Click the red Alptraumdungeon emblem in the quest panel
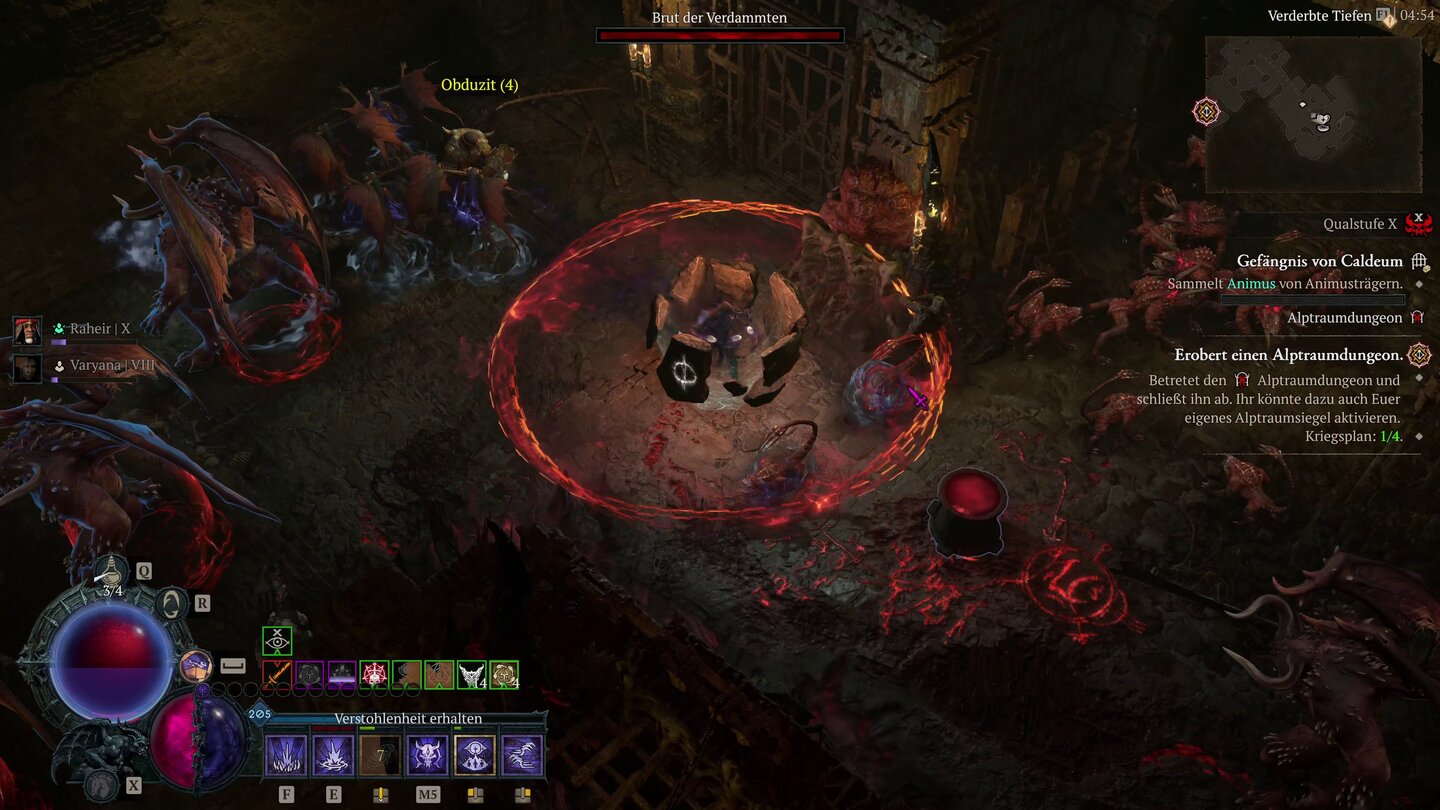Viewport: 1440px width, 810px height. [x=1416, y=317]
